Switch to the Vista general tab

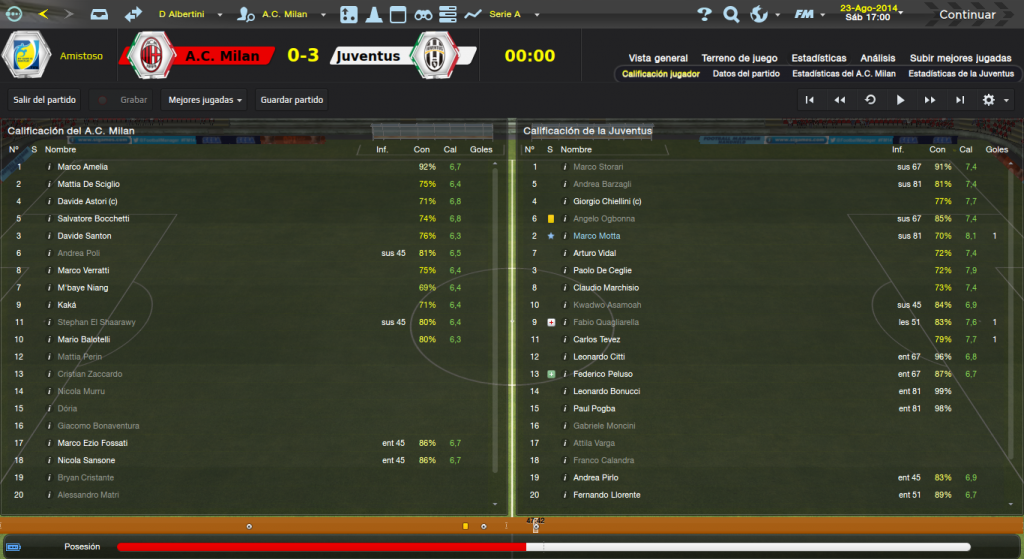point(658,58)
